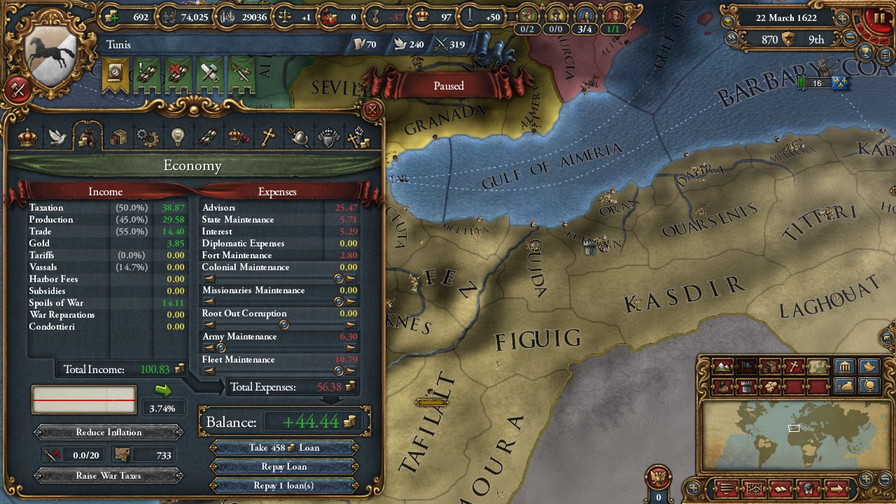
Task: Switch to the dove Diplomacy tab
Action: click(57, 137)
